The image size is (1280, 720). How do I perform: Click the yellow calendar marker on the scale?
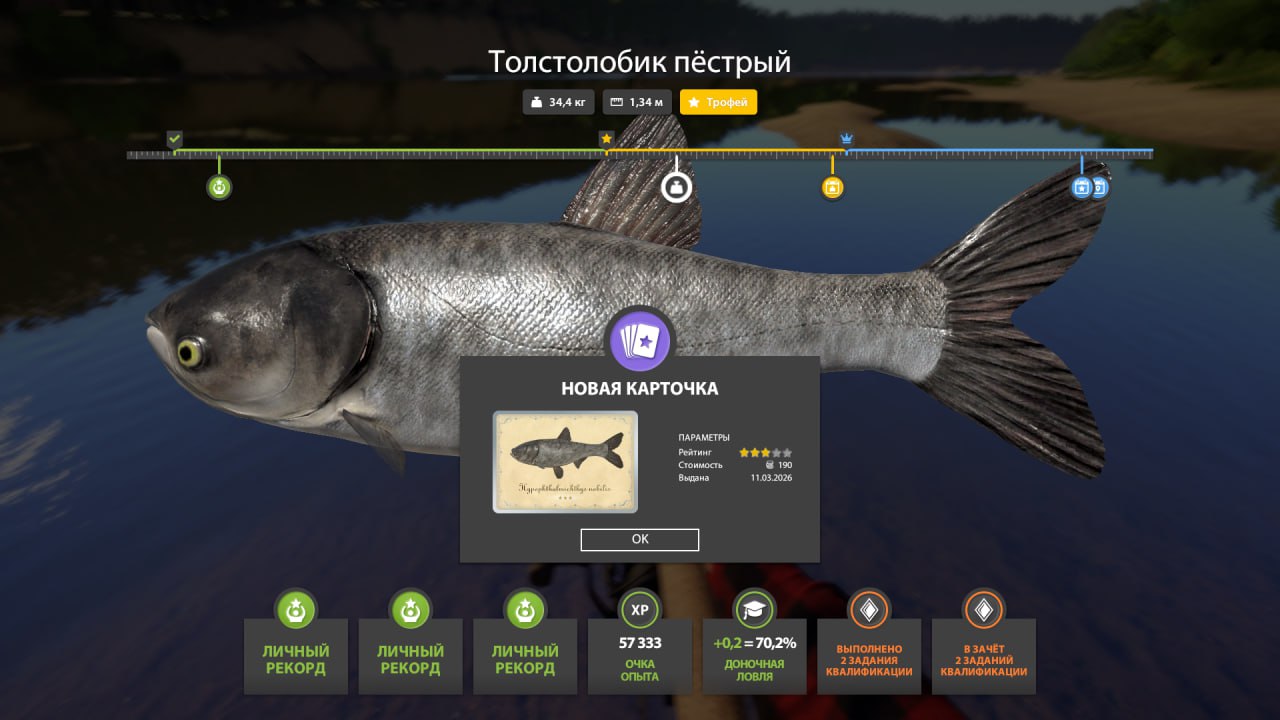(x=832, y=187)
